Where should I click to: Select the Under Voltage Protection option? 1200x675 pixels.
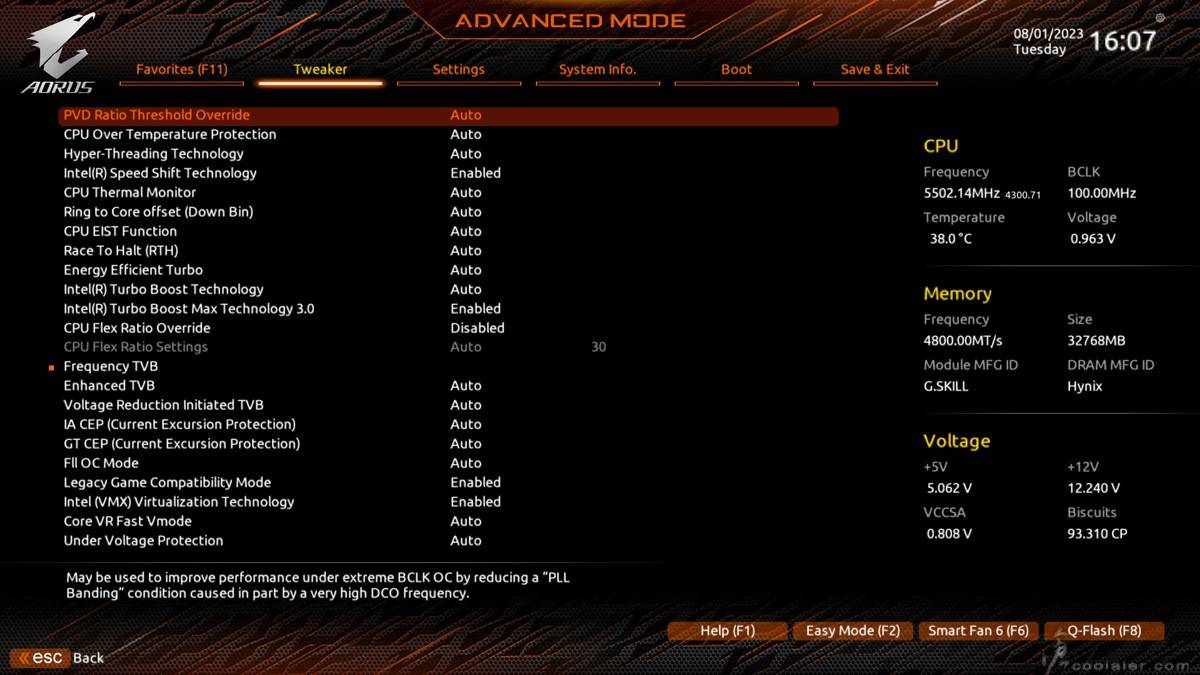click(143, 541)
